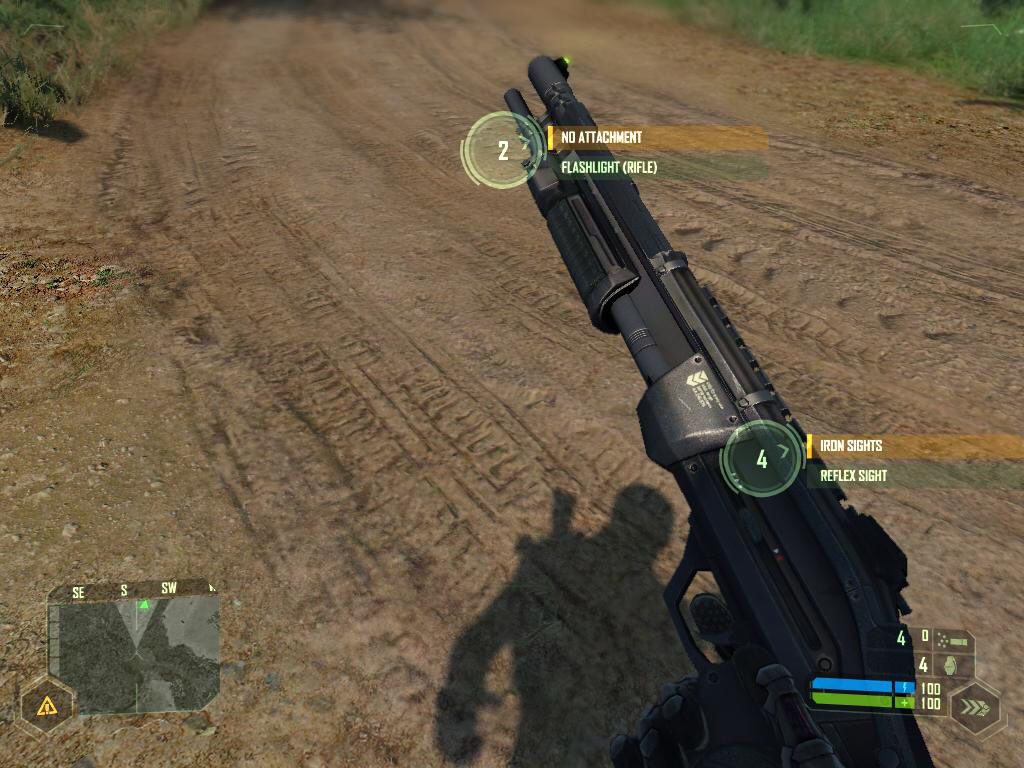Click the circular slot 4 sight node
Viewport: 1024px width, 768px height.
762,459
